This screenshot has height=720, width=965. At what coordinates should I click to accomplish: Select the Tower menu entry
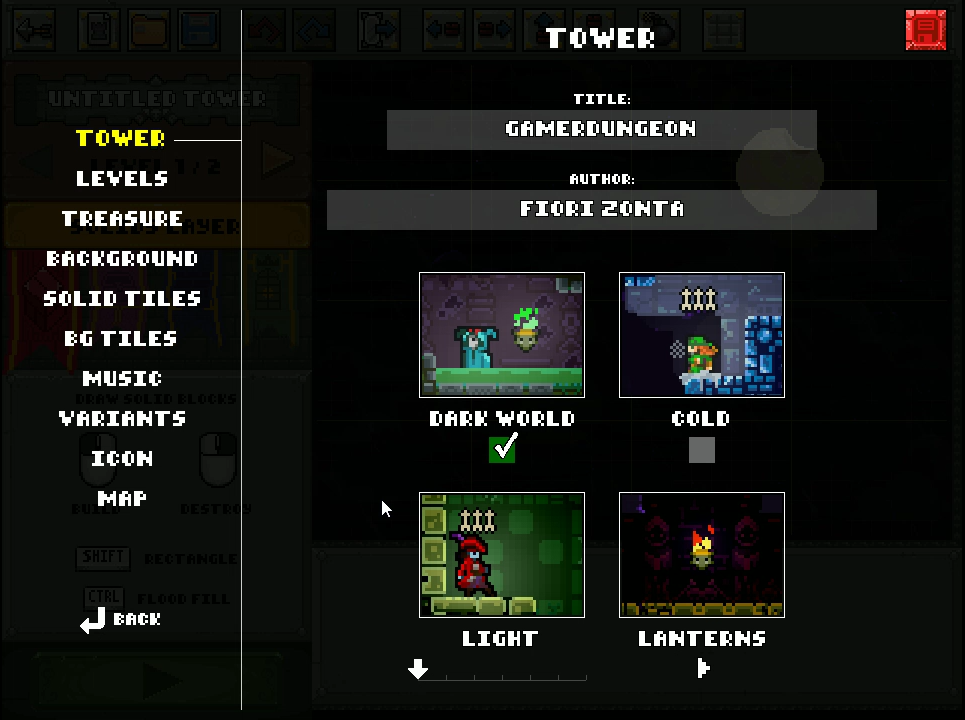click(x=120, y=139)
